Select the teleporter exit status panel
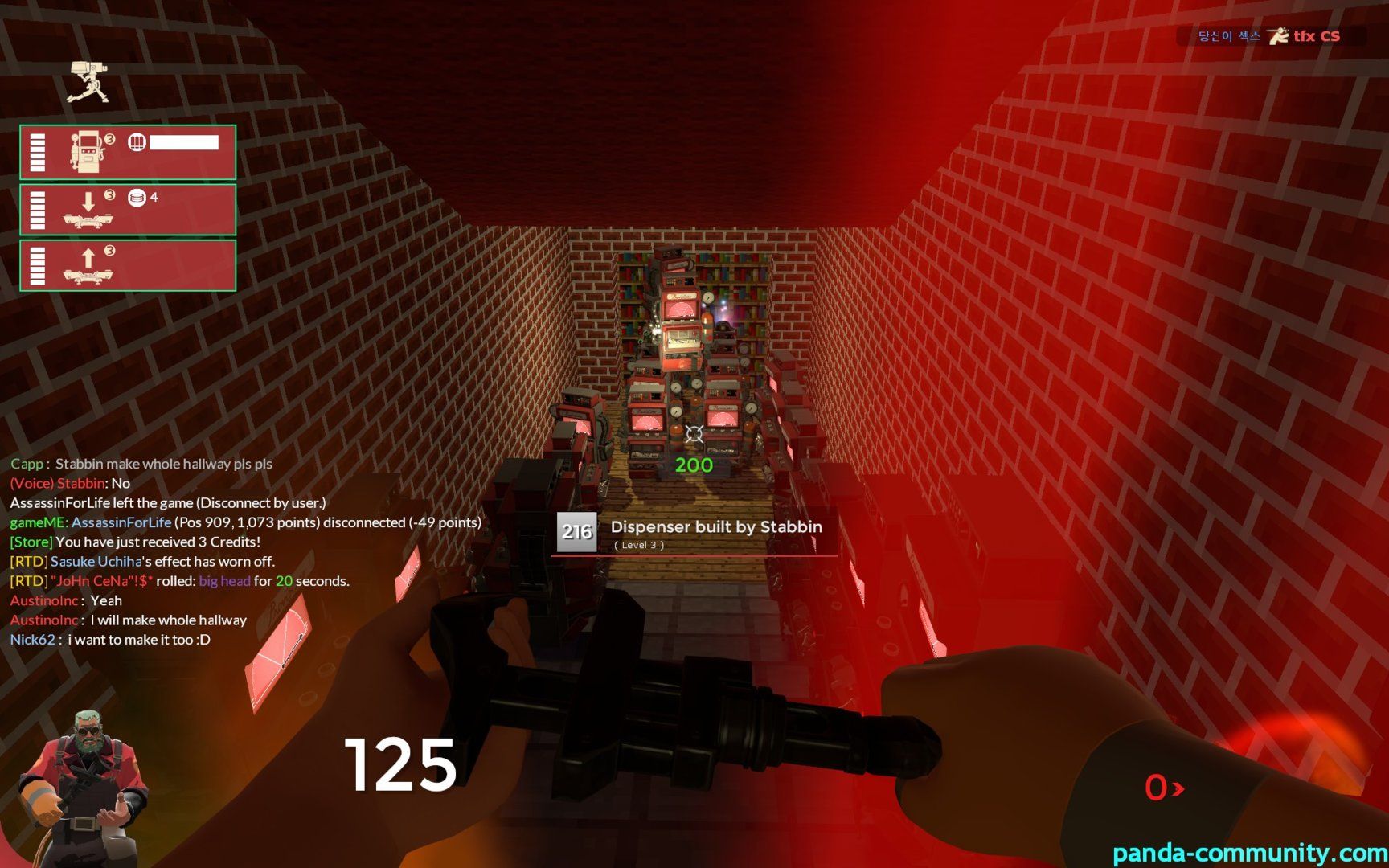Image resolution: width=1389 pixels, height=868 pixels. click(x=128, y=265)
